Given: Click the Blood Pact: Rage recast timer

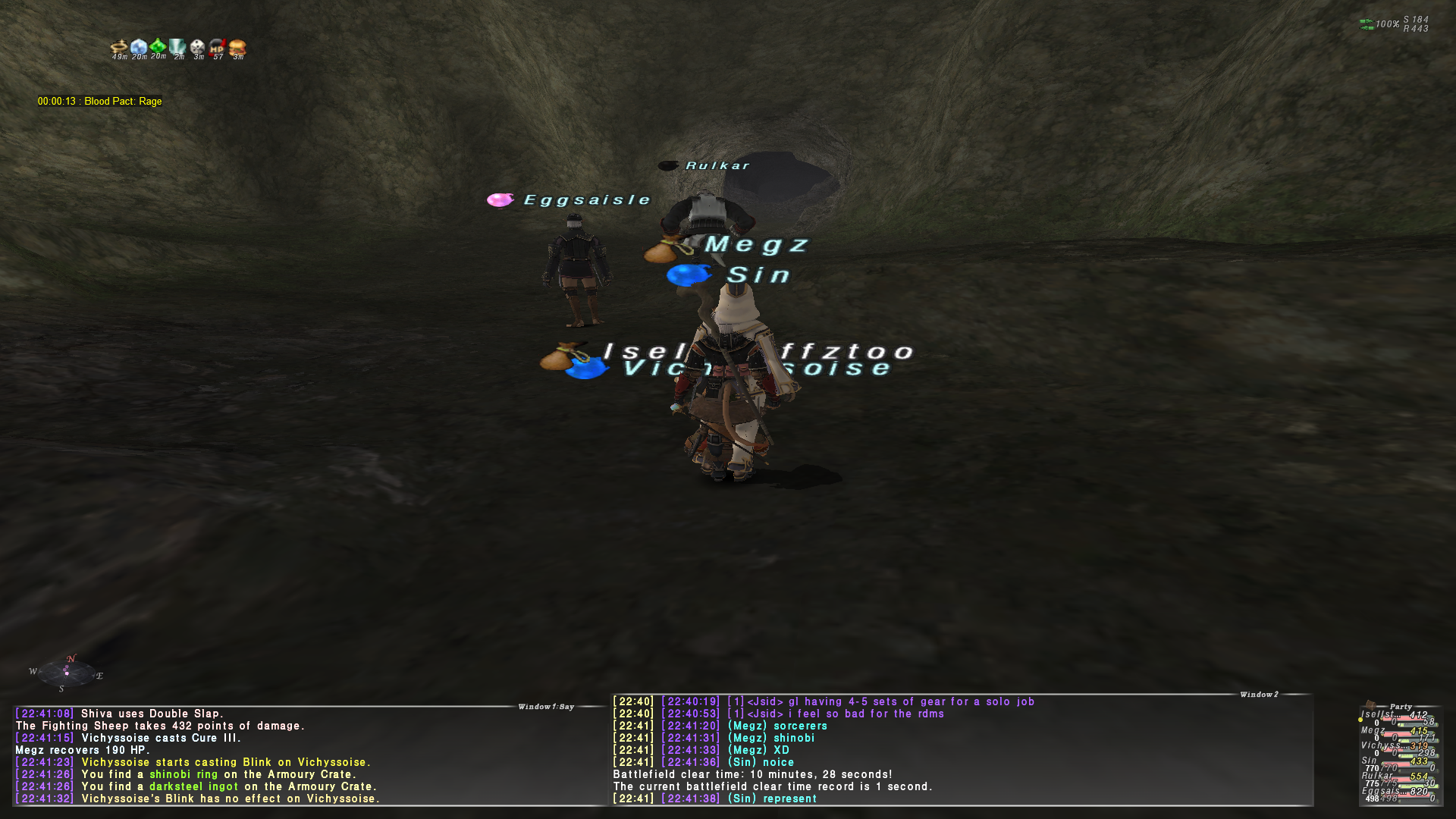Looking at the screenshot, I should 99,102.
